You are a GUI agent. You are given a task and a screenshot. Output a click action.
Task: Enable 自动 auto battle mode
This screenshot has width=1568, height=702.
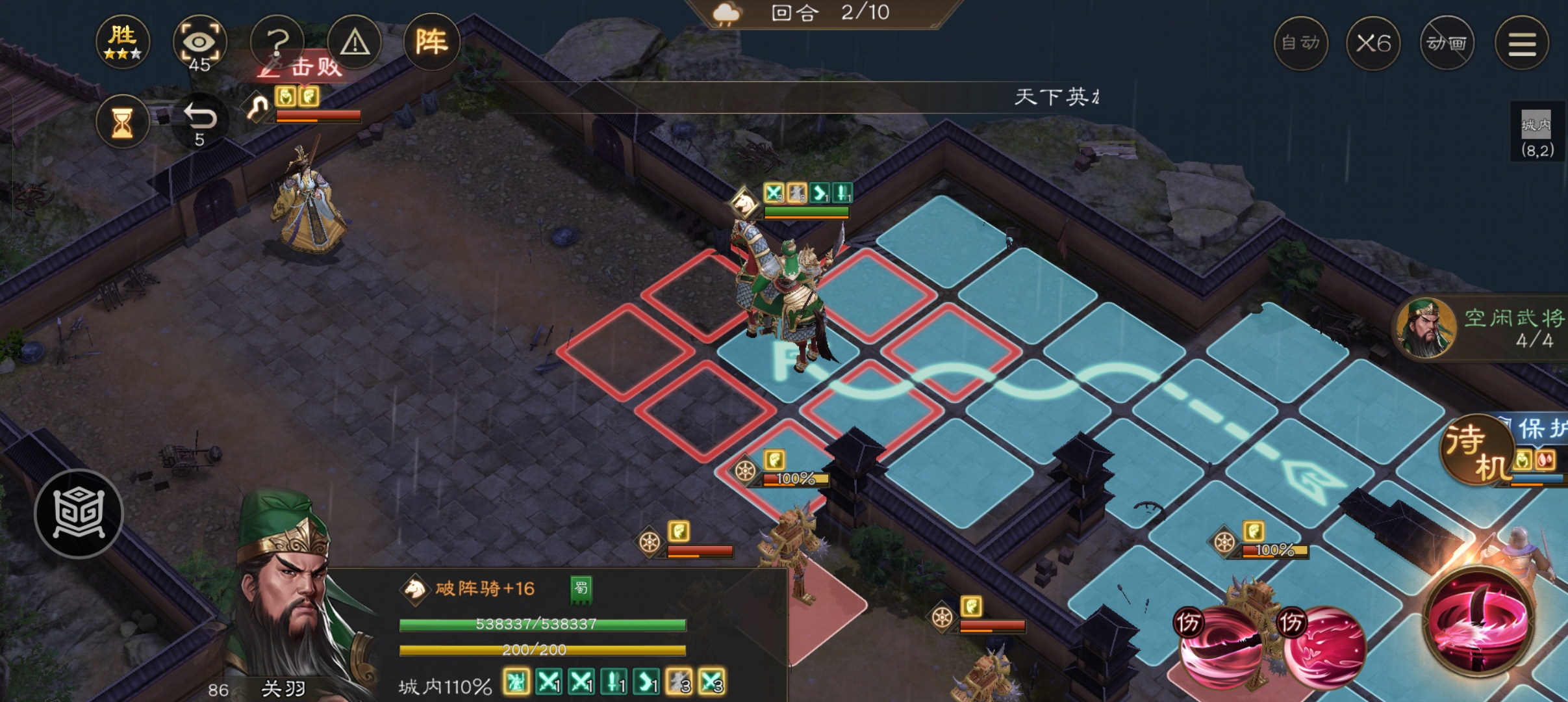click(x=1302, y=42)
